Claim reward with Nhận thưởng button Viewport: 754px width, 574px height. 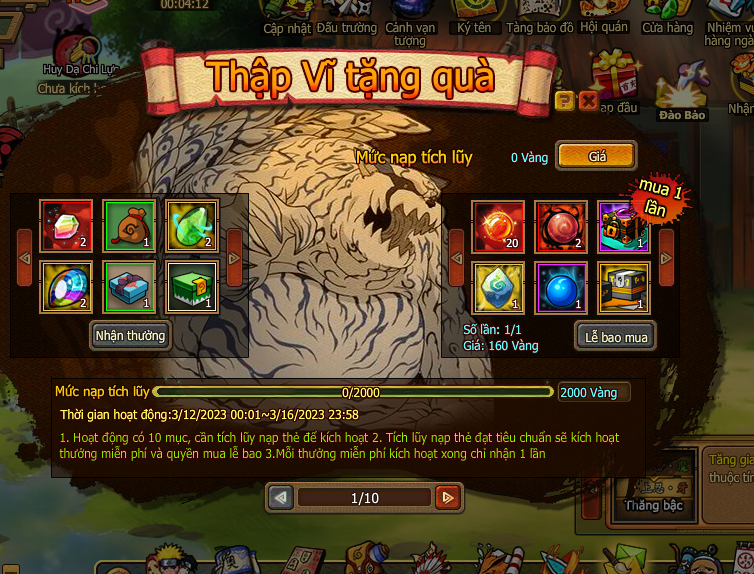click(x=130, y=336)
